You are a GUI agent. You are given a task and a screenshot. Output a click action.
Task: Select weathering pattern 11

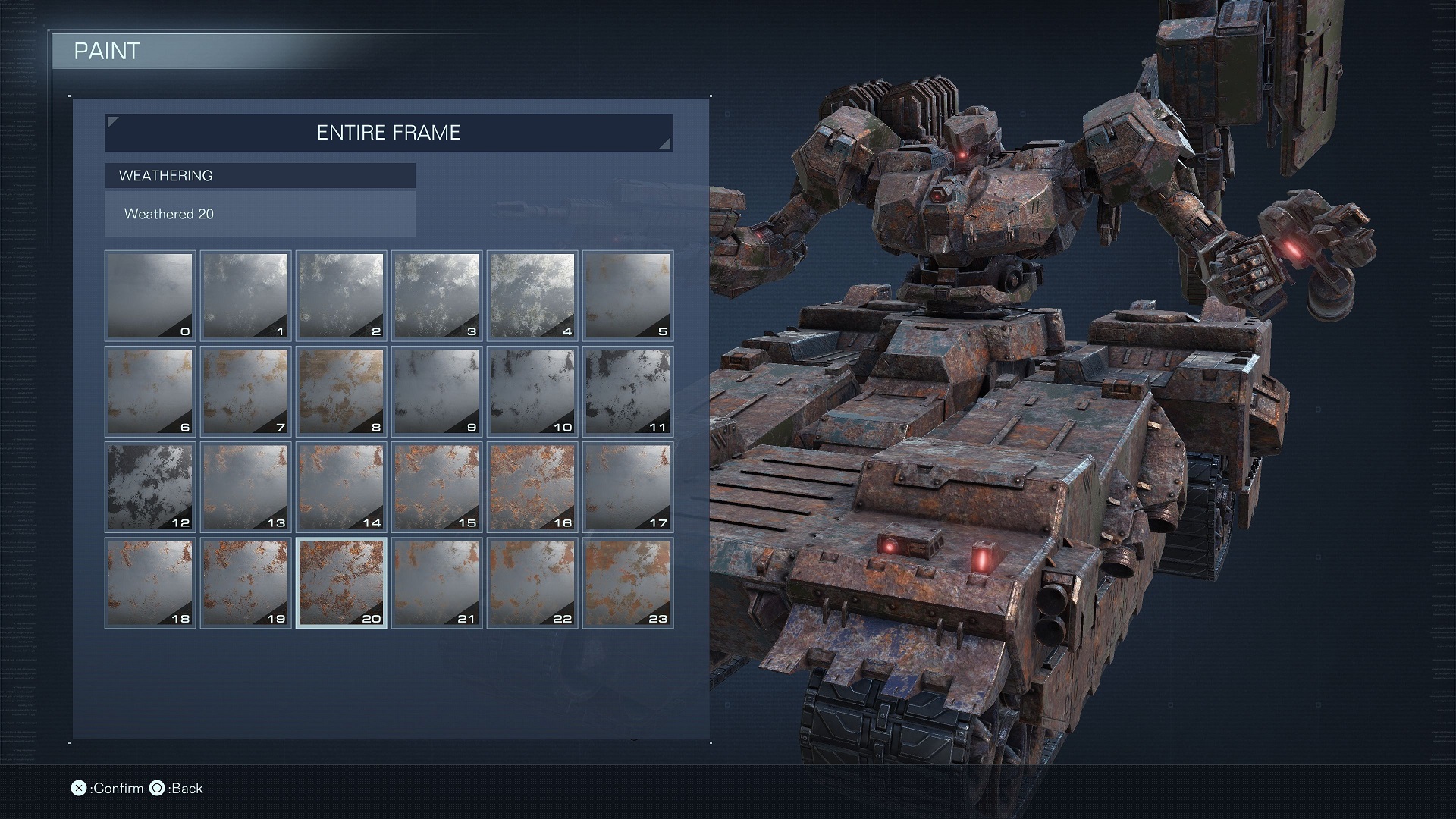628,391
